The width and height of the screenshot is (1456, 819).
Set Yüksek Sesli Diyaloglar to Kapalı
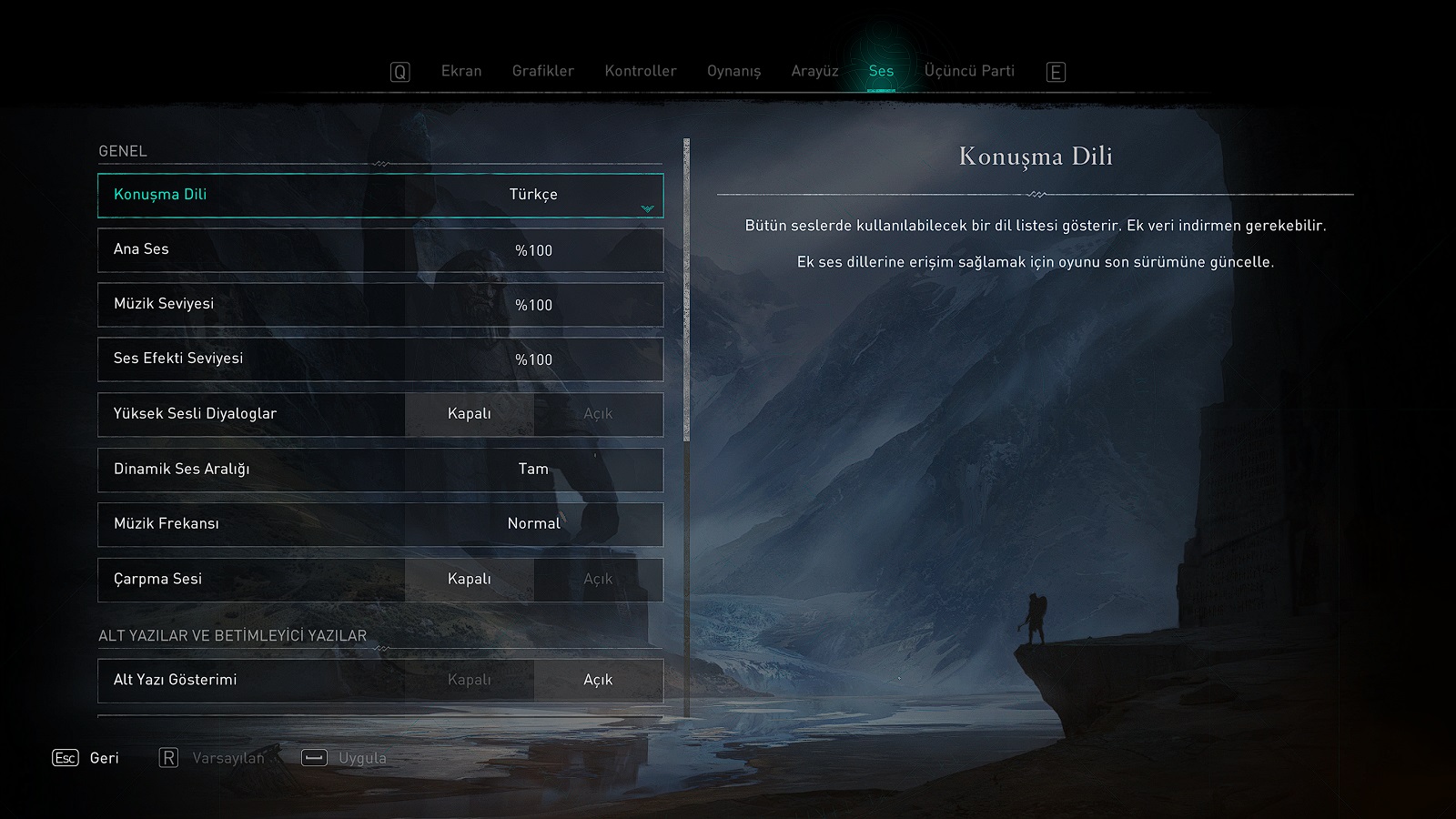(x=470, y=414)
